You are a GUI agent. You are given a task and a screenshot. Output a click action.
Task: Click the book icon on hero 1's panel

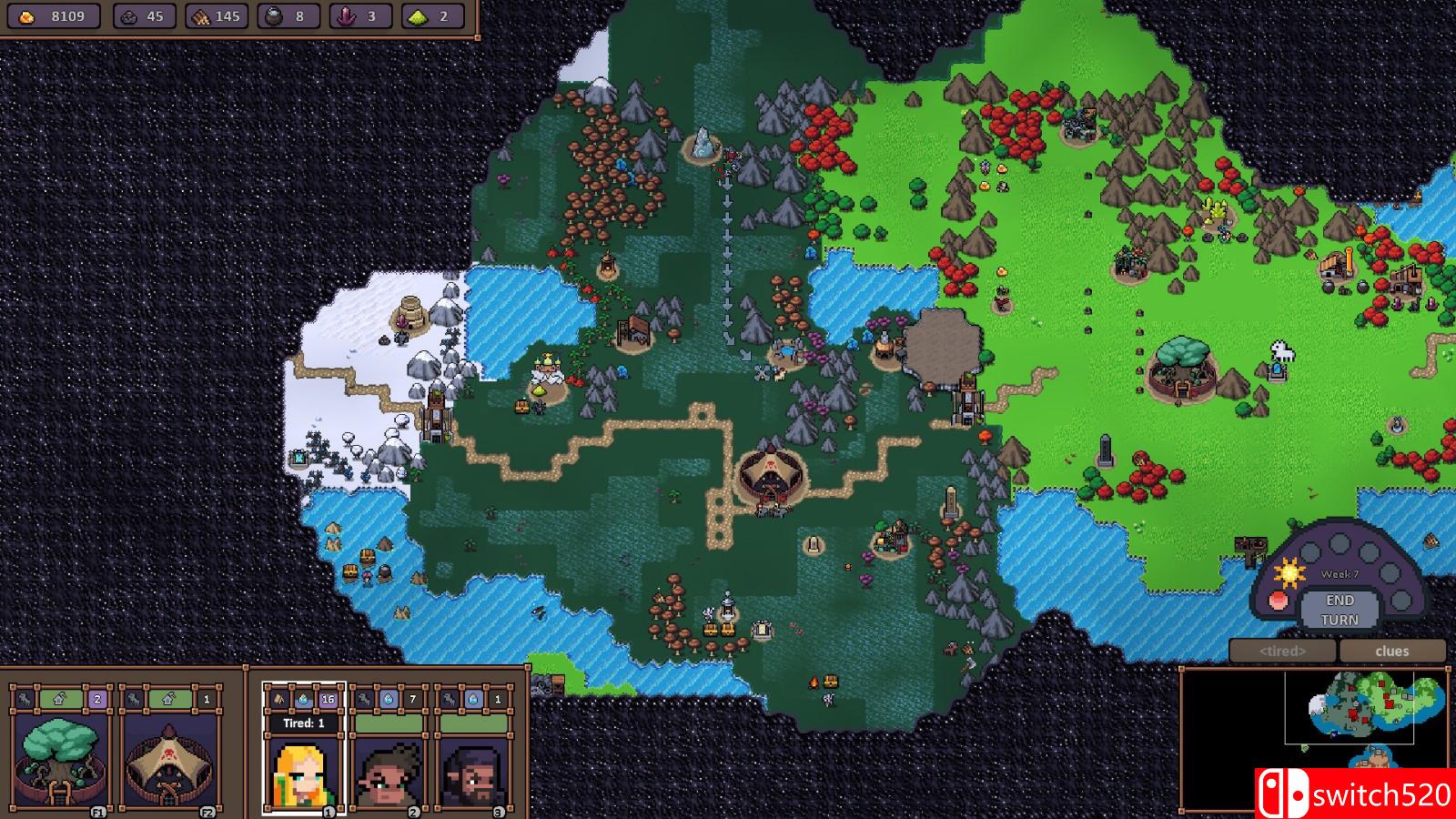[278, 699]
